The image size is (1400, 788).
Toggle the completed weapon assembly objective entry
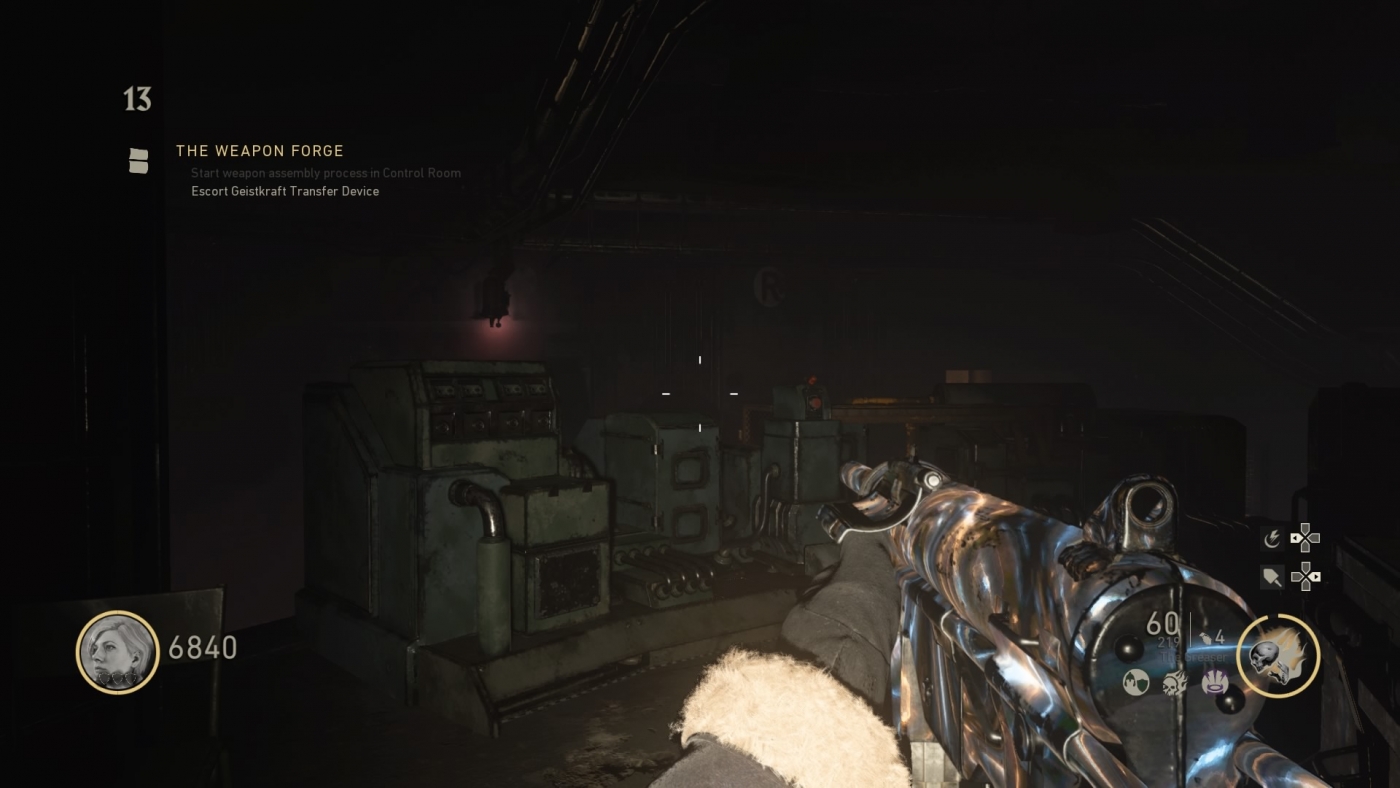click(325, 173)
